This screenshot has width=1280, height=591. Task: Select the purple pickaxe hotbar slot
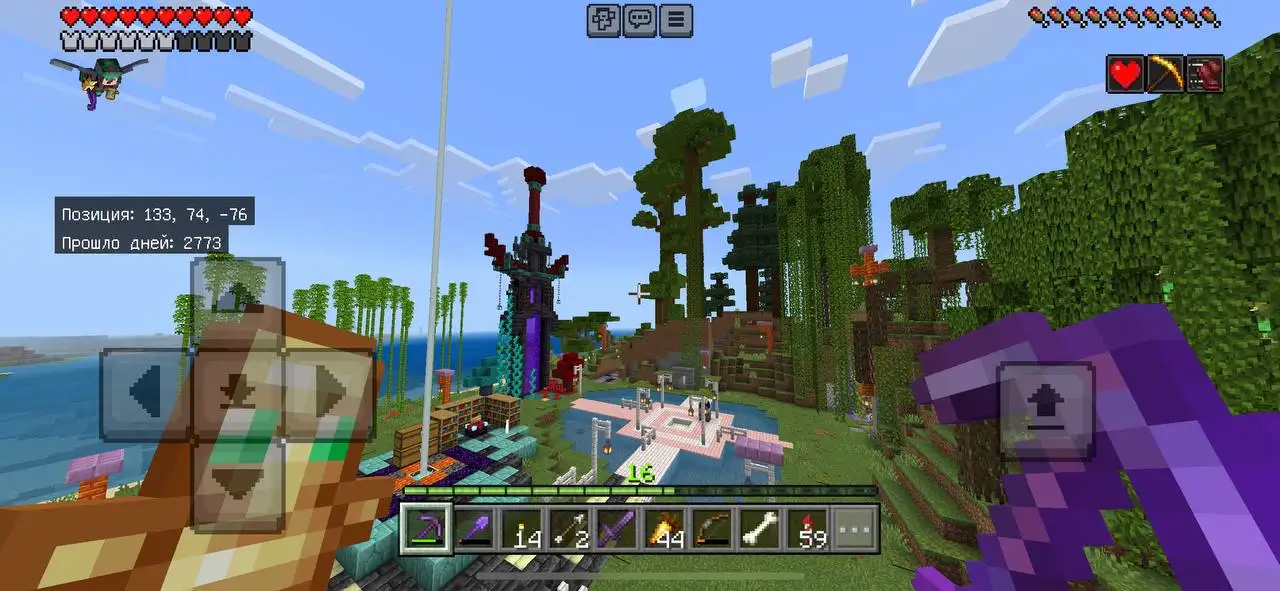pos(426,528)
